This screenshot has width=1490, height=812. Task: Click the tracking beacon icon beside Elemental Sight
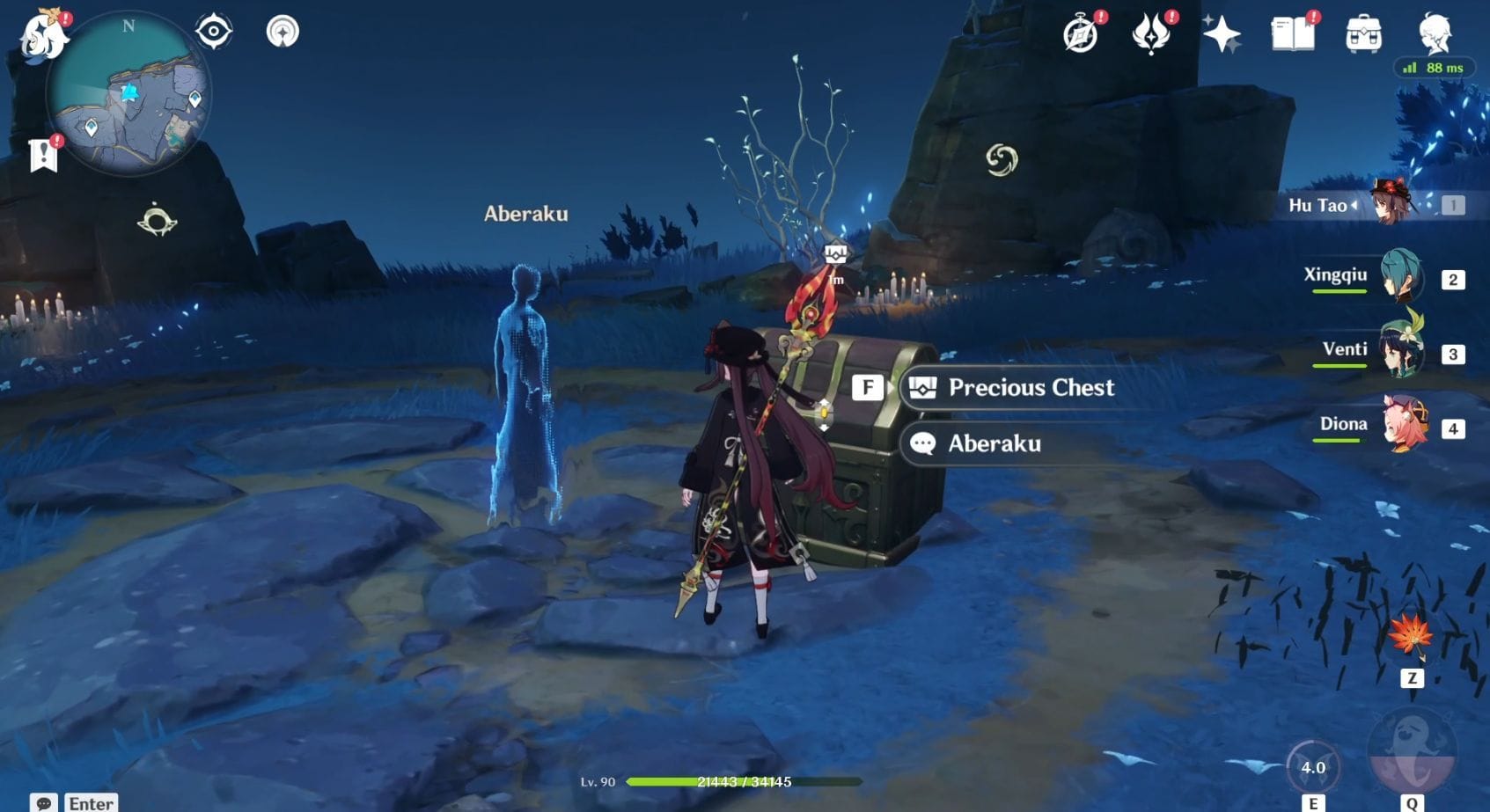[x=282, y=29]
